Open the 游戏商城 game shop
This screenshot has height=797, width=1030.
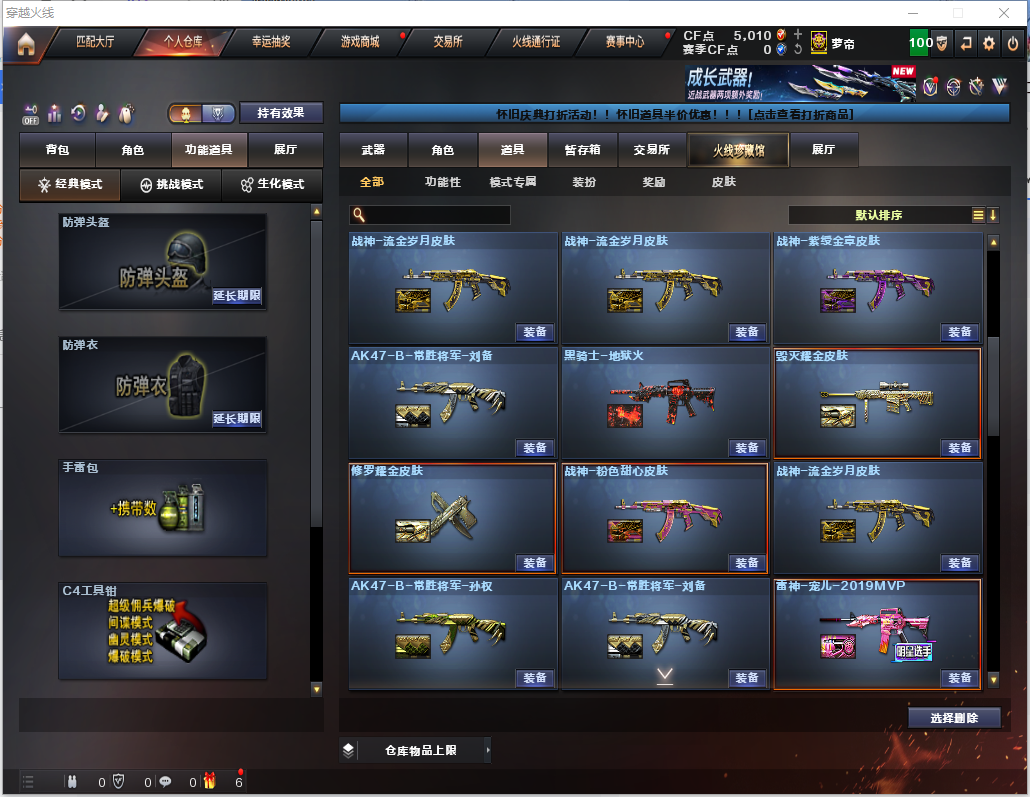(360, 42)
